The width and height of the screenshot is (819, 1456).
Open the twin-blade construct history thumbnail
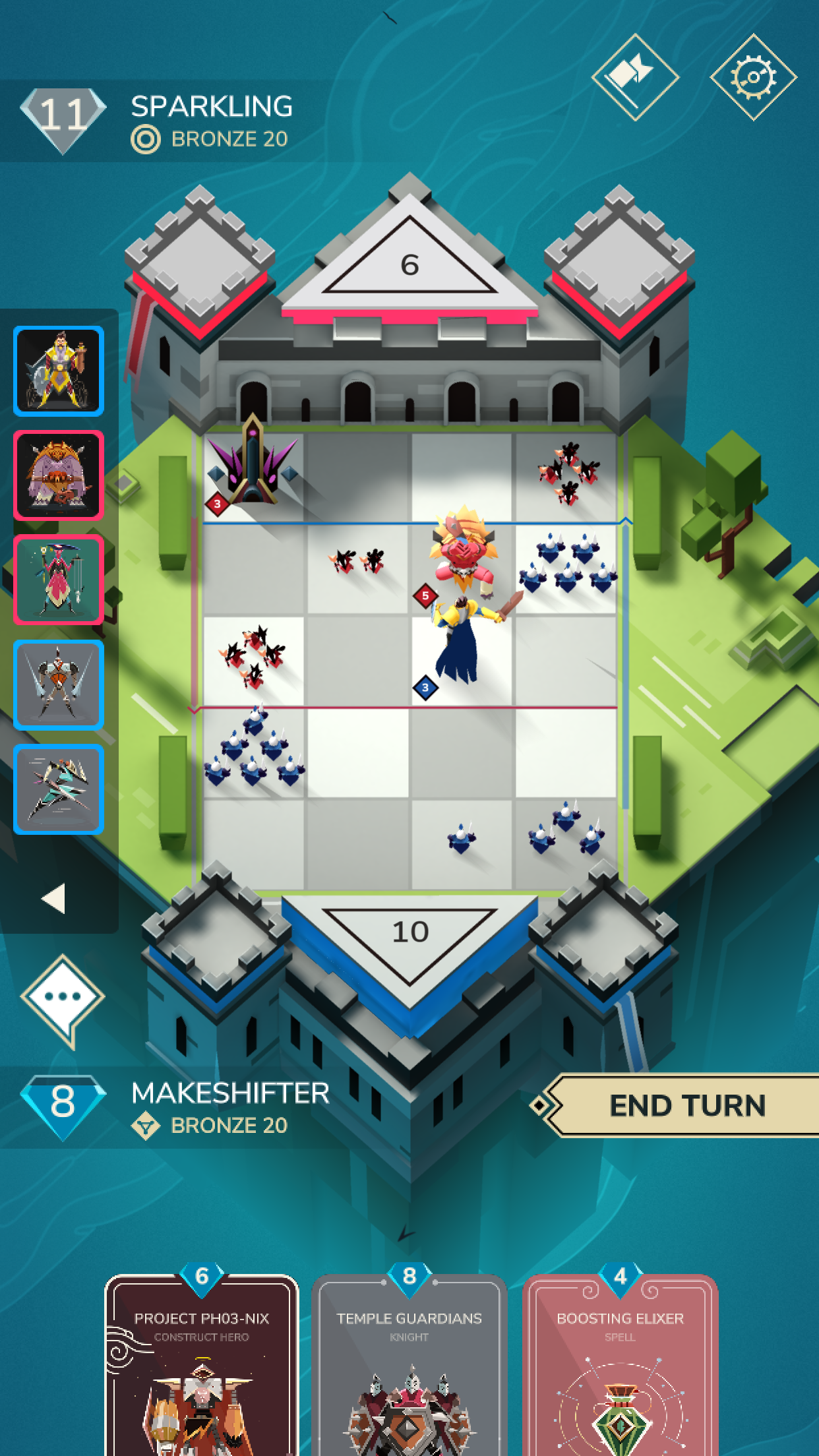59,684
